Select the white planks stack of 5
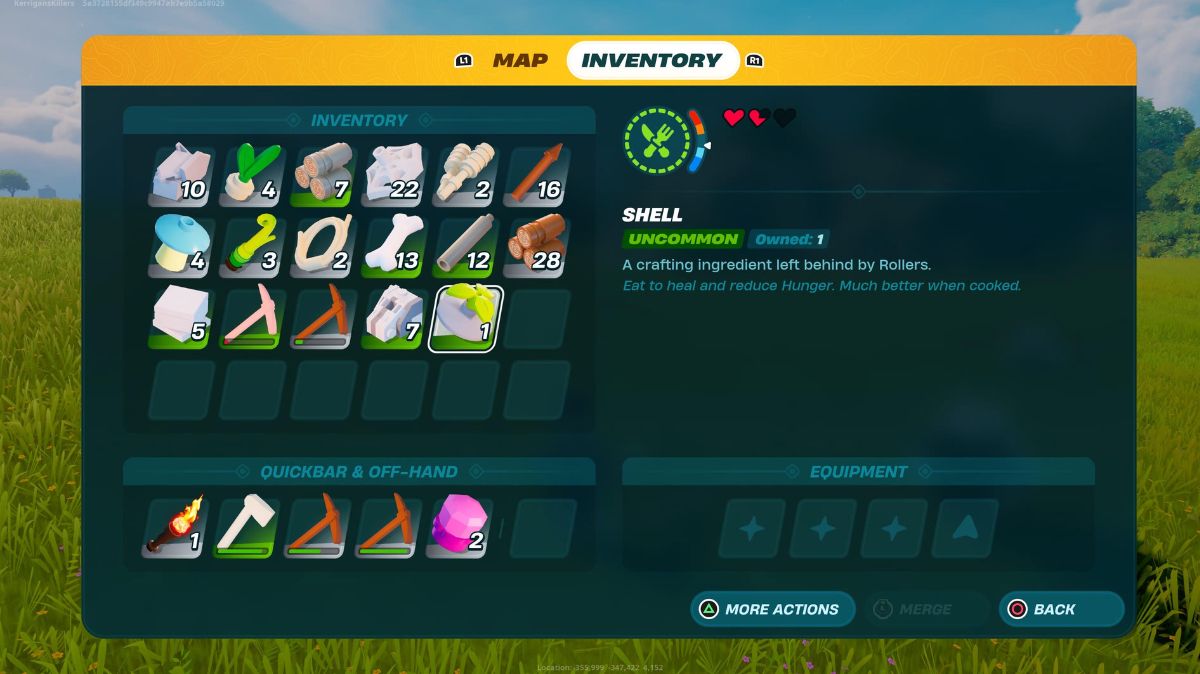Viewport: 1200px width, 674px height. [x=181, y=319]
